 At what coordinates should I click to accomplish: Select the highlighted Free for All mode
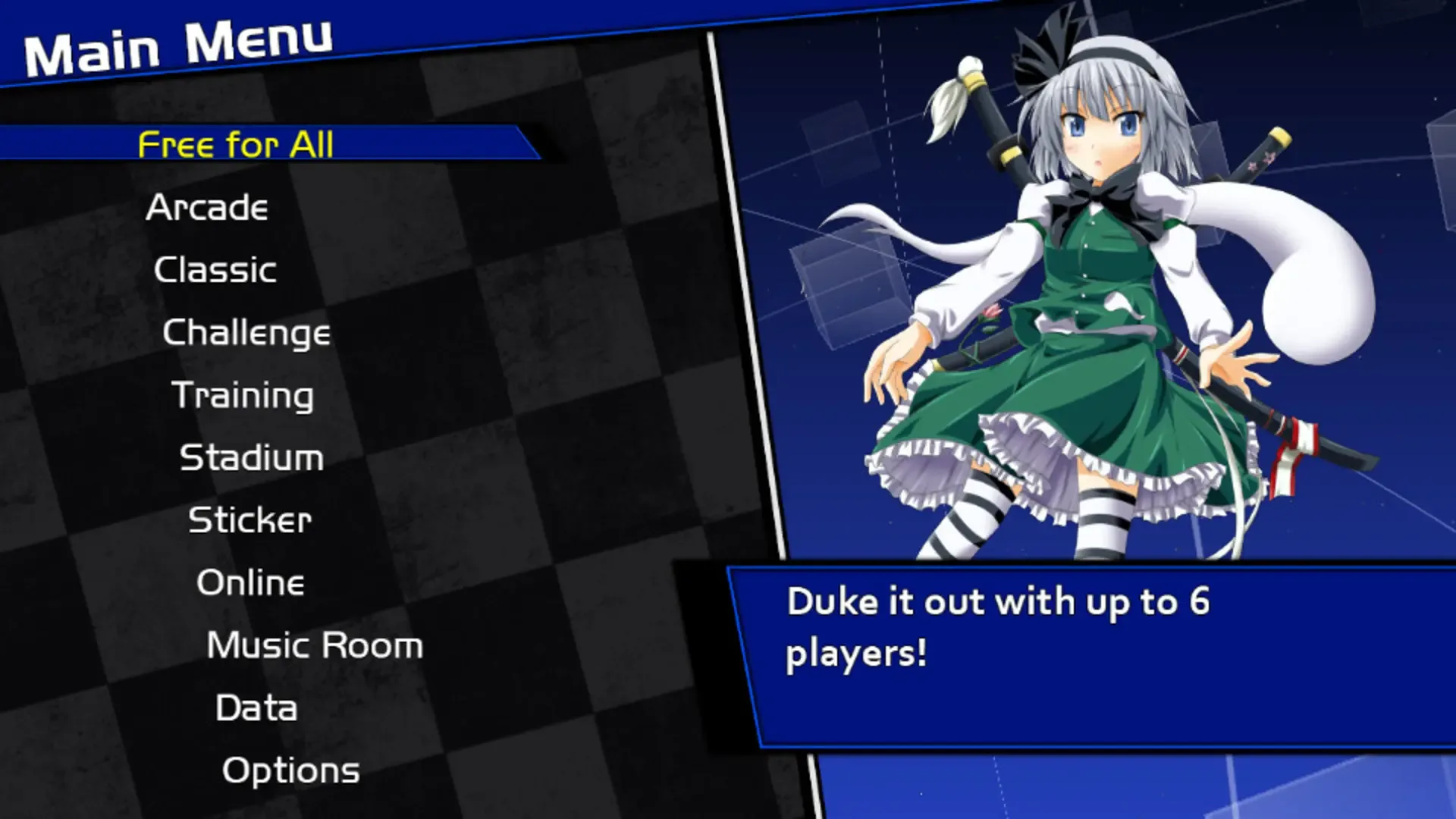tap(235, 146)
